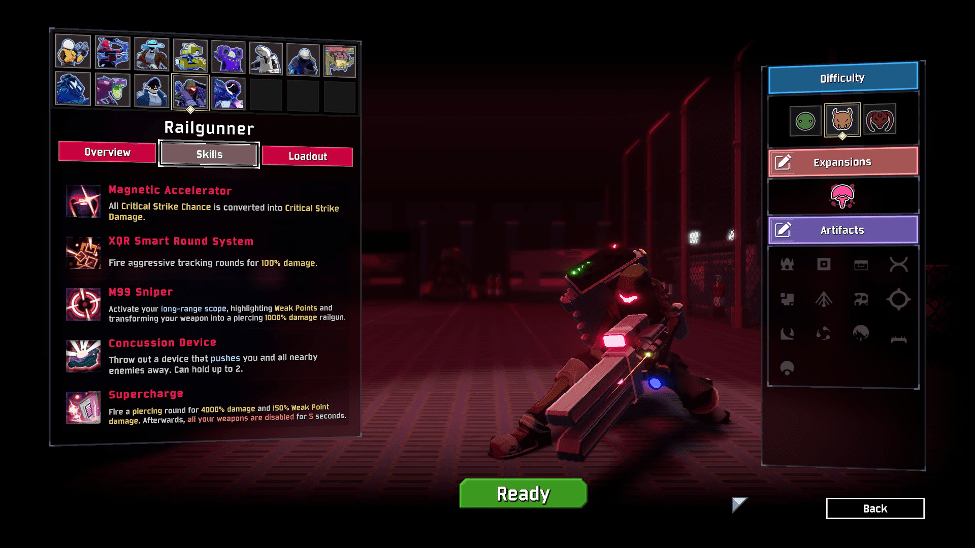977x550 pixels.
Task: Select the MUL-T robot survivor portrait
Action: [190, 53]
